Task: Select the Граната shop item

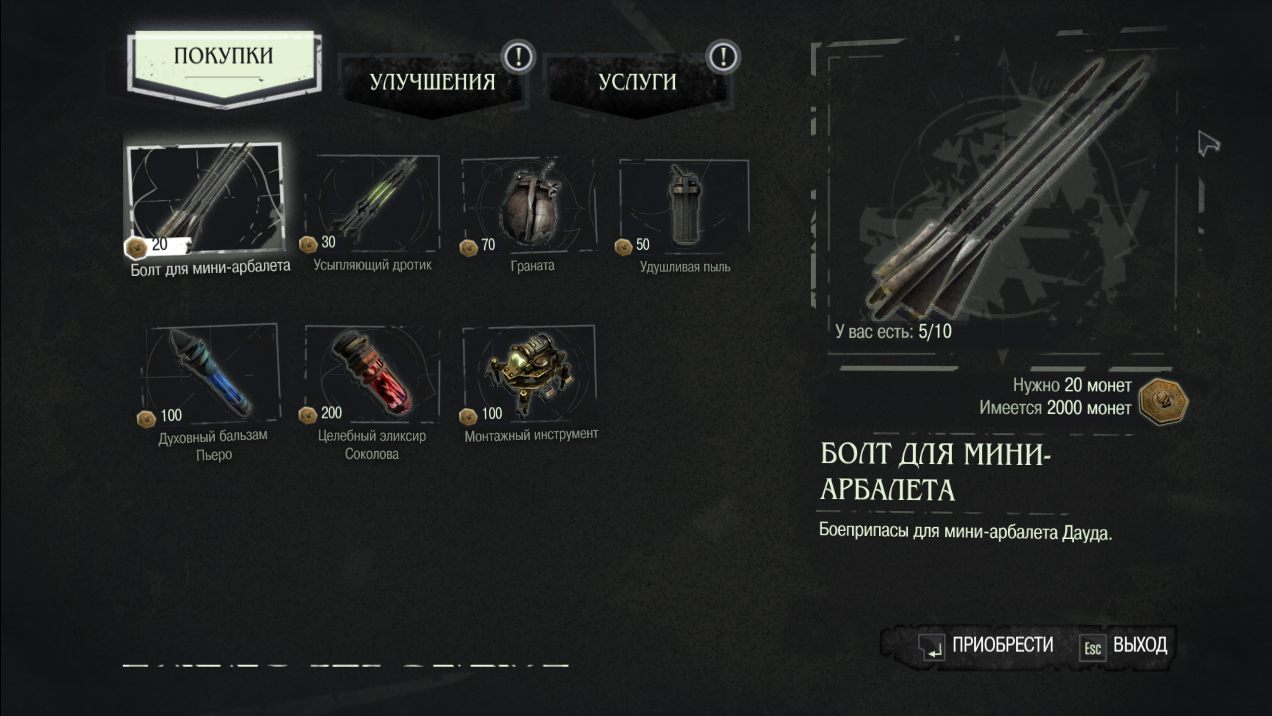Action: [x=530, y=205]
